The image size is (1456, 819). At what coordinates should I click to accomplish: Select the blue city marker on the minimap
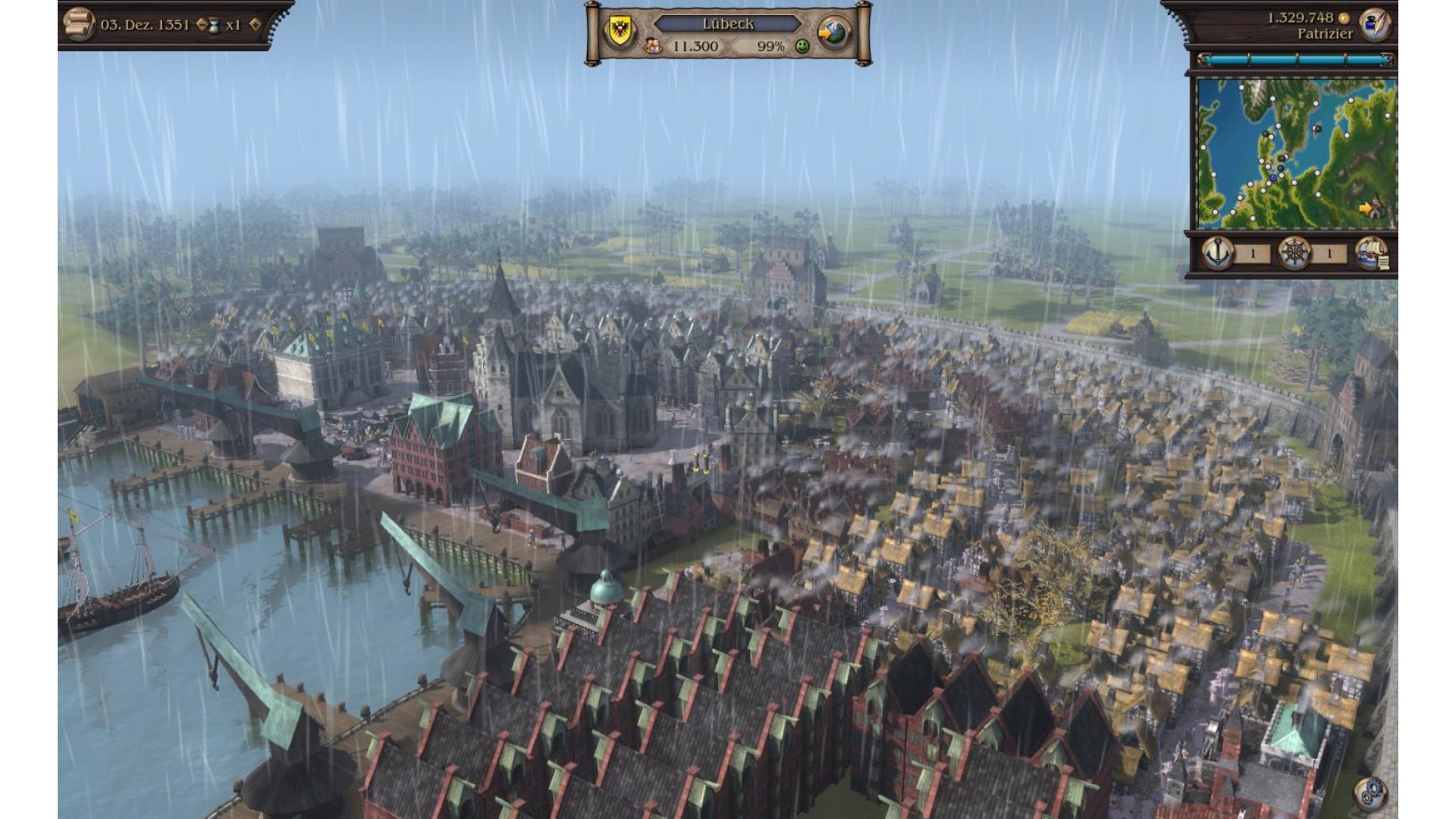(x=1273, y=178)
